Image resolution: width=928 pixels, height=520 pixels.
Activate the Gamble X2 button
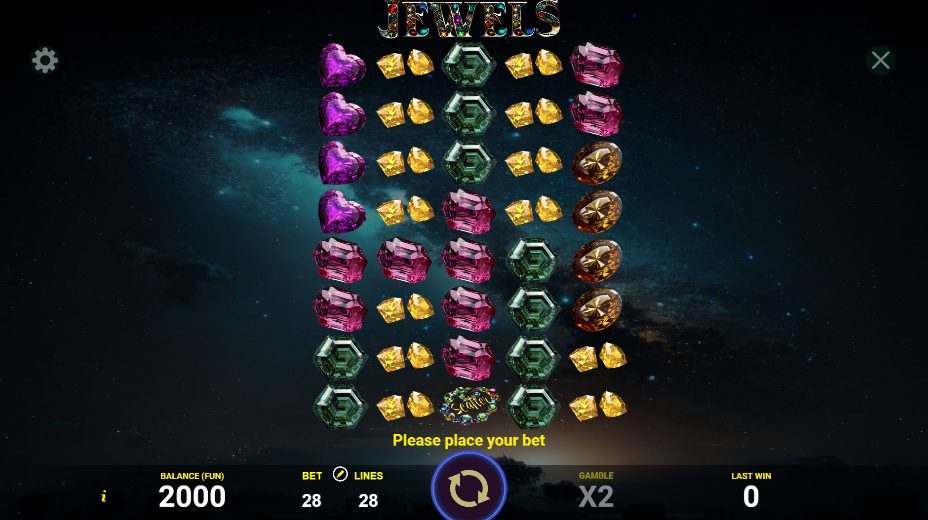click(596, 490)
